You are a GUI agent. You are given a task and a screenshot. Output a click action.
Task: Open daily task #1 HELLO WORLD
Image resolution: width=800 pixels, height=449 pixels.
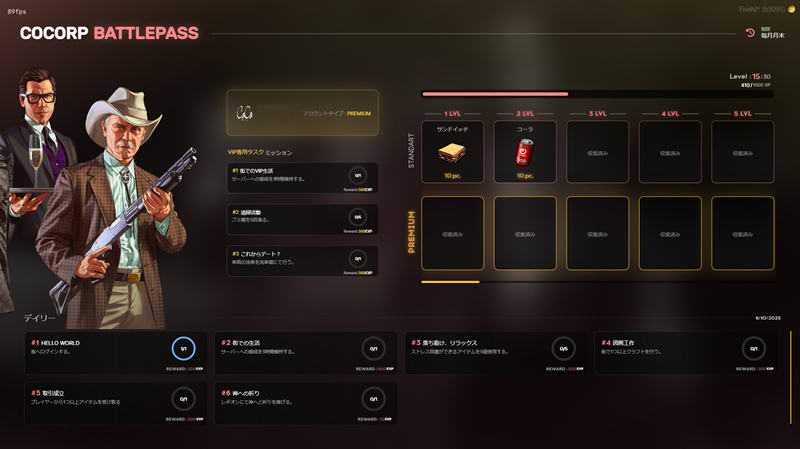(x=115, y=353)
